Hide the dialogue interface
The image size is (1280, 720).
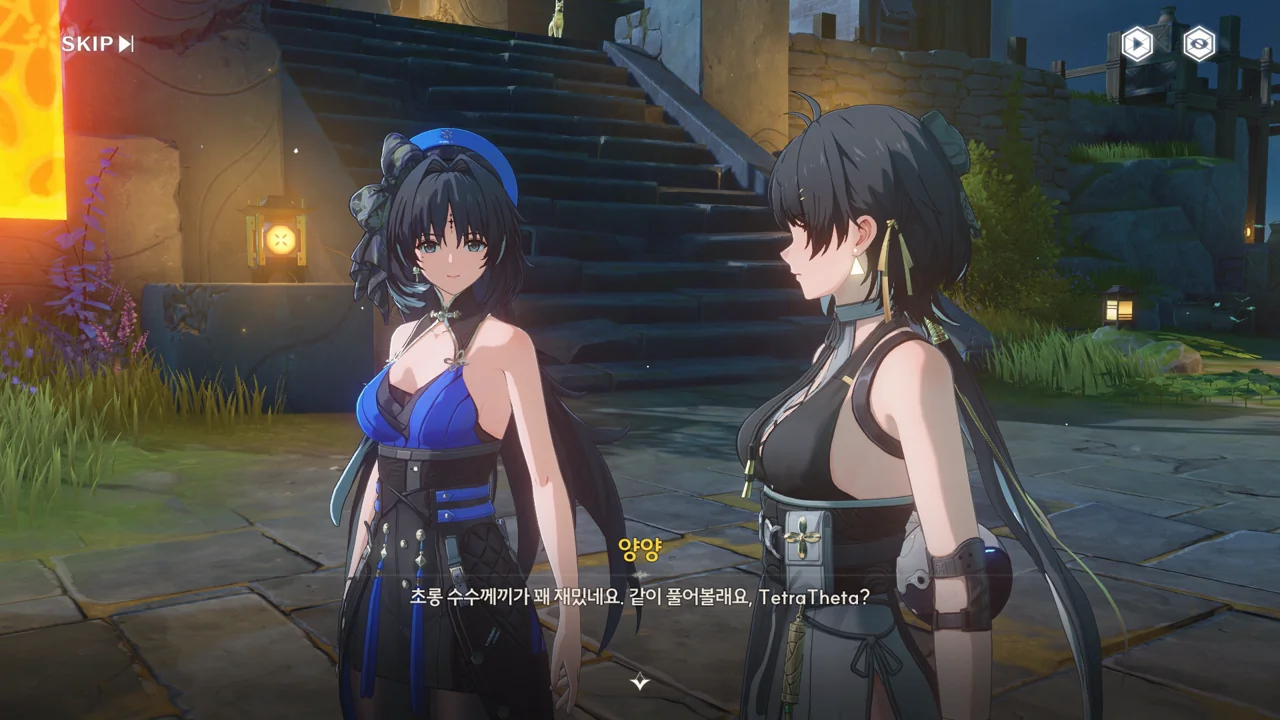[x=1199, y=44]
